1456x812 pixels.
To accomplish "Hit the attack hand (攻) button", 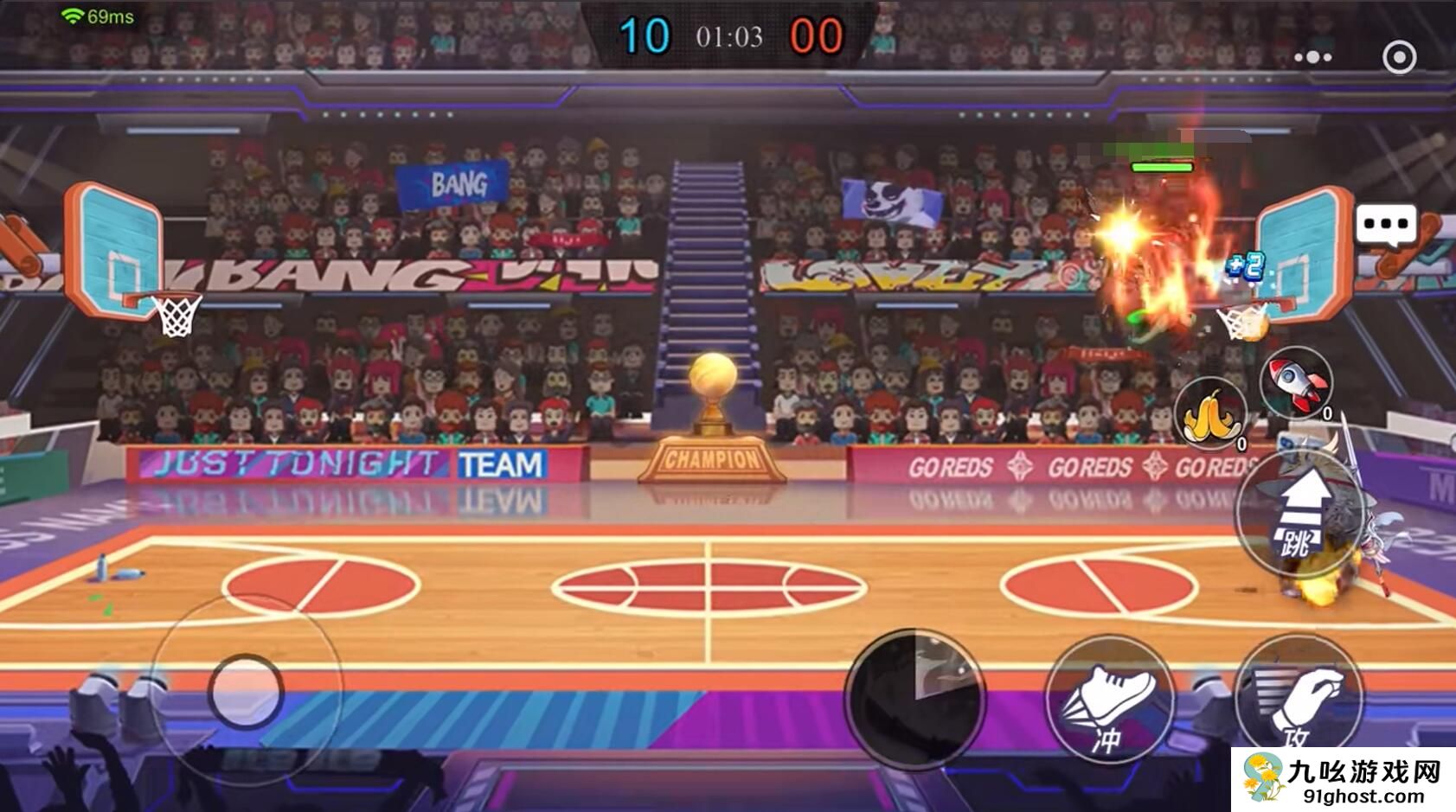I will (x=1298, y=699).
